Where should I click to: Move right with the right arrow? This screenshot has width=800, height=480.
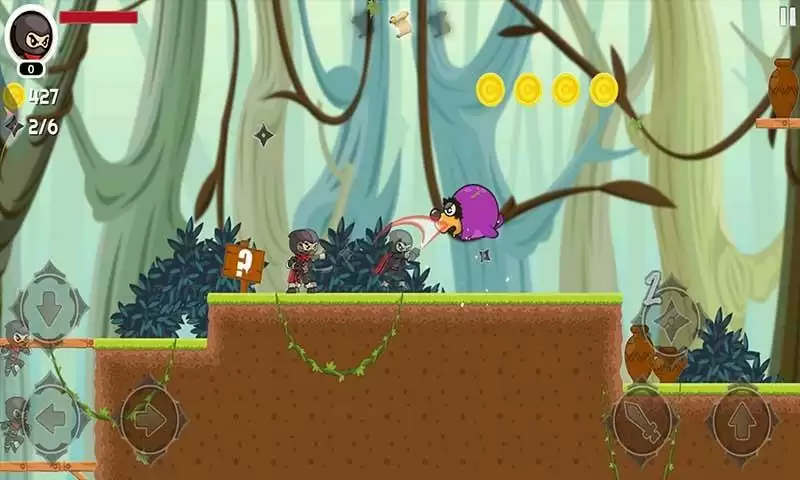click(x=149, y=418)
